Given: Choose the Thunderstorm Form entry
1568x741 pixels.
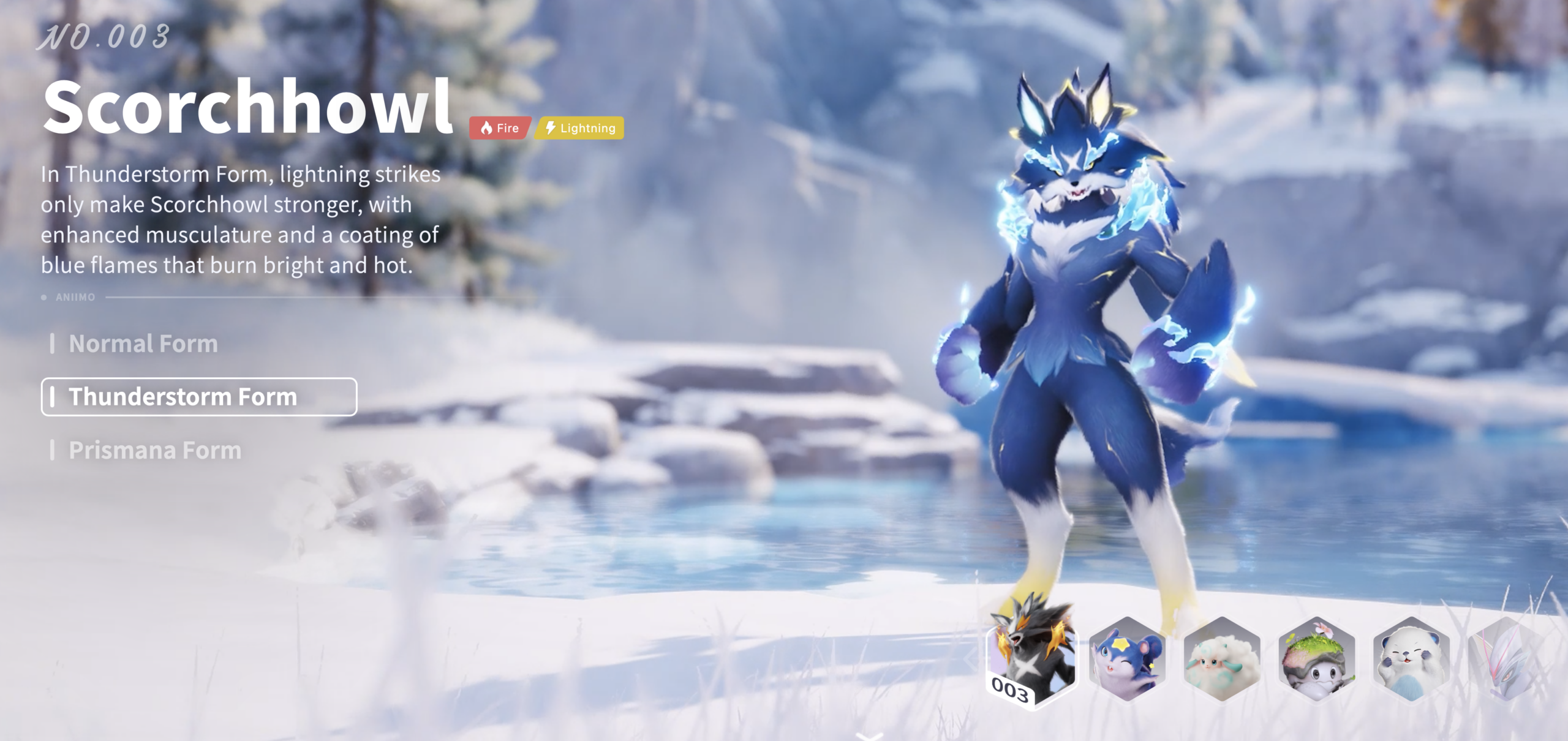Looking at the screenshot, I should [x=198, y=397].
